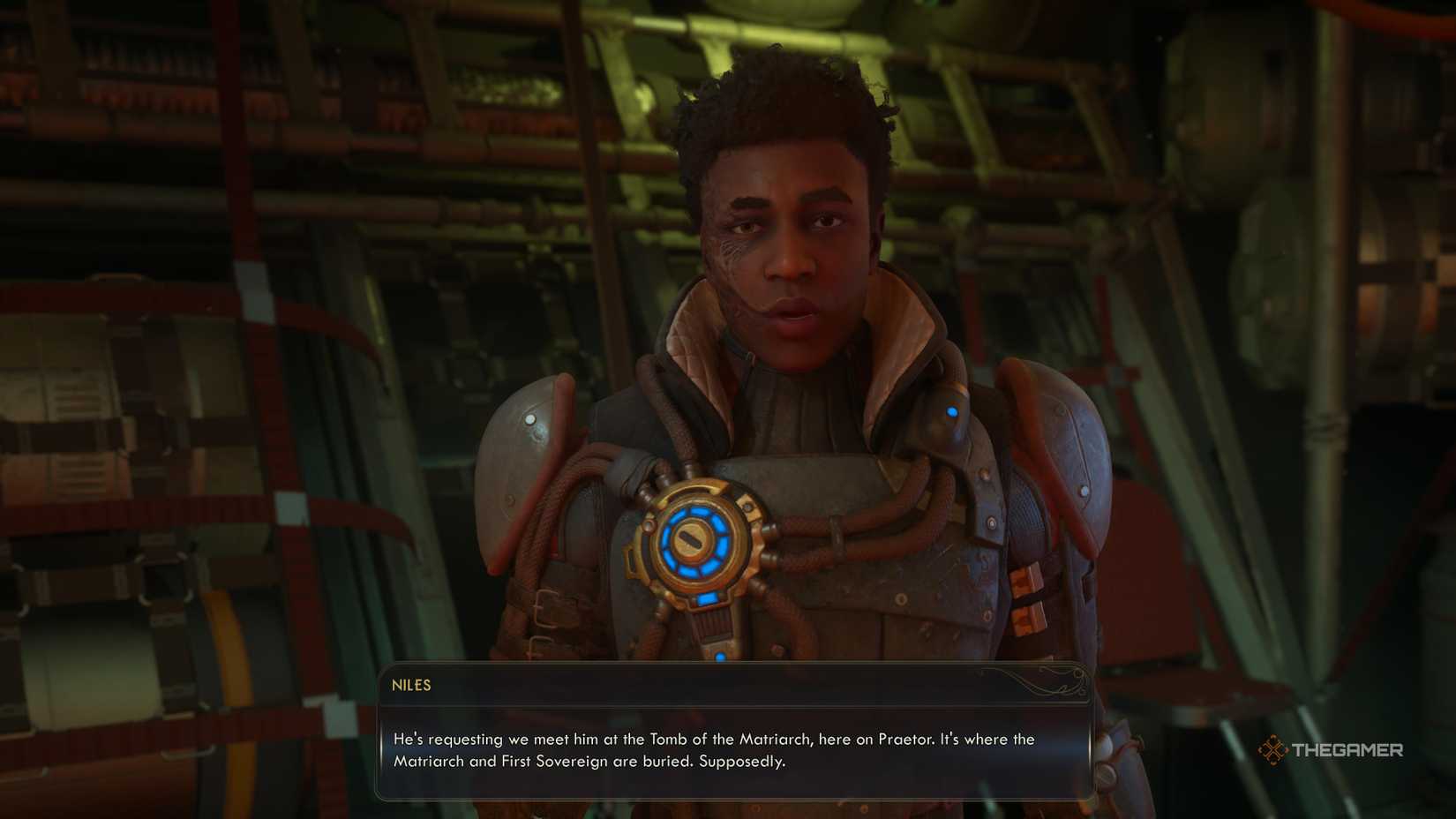This screenshot has height=819, width=1456.
Task: Click the gamepad icon in THEGAMER watermark
Action: [x=1272, y=751]
